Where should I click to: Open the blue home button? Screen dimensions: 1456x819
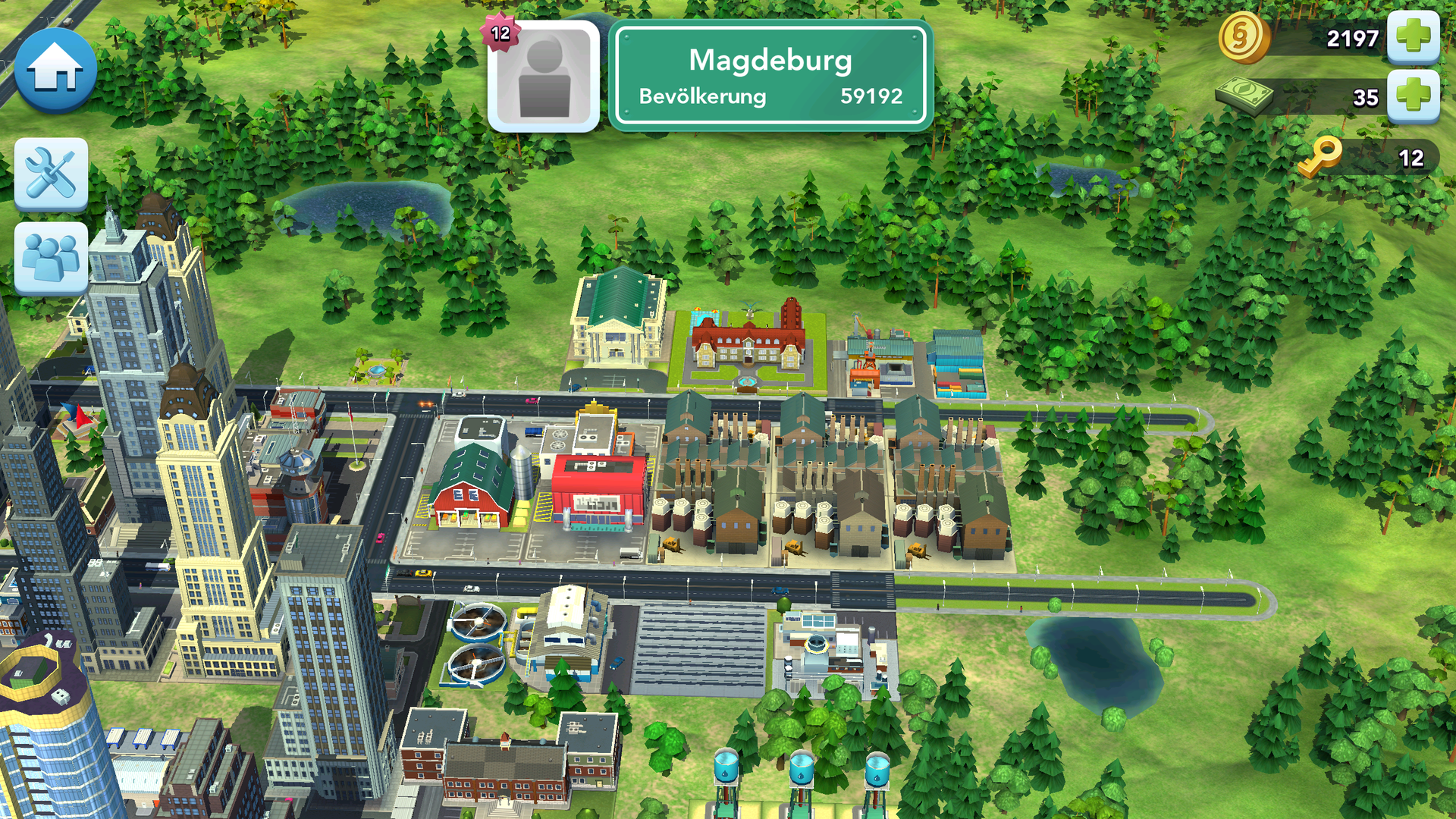click(55, 71)
